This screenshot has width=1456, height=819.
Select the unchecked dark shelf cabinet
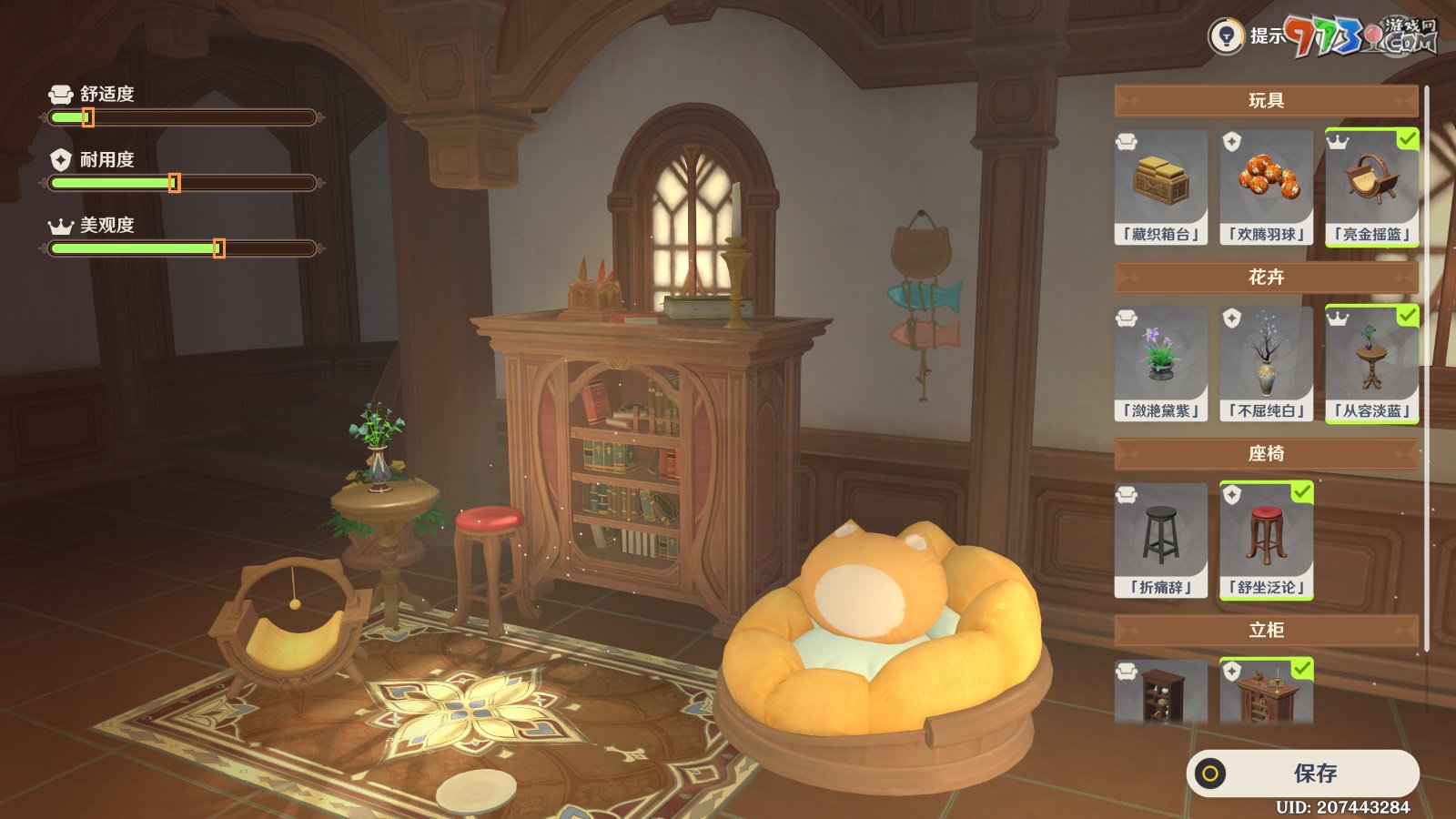(1161, 693)
